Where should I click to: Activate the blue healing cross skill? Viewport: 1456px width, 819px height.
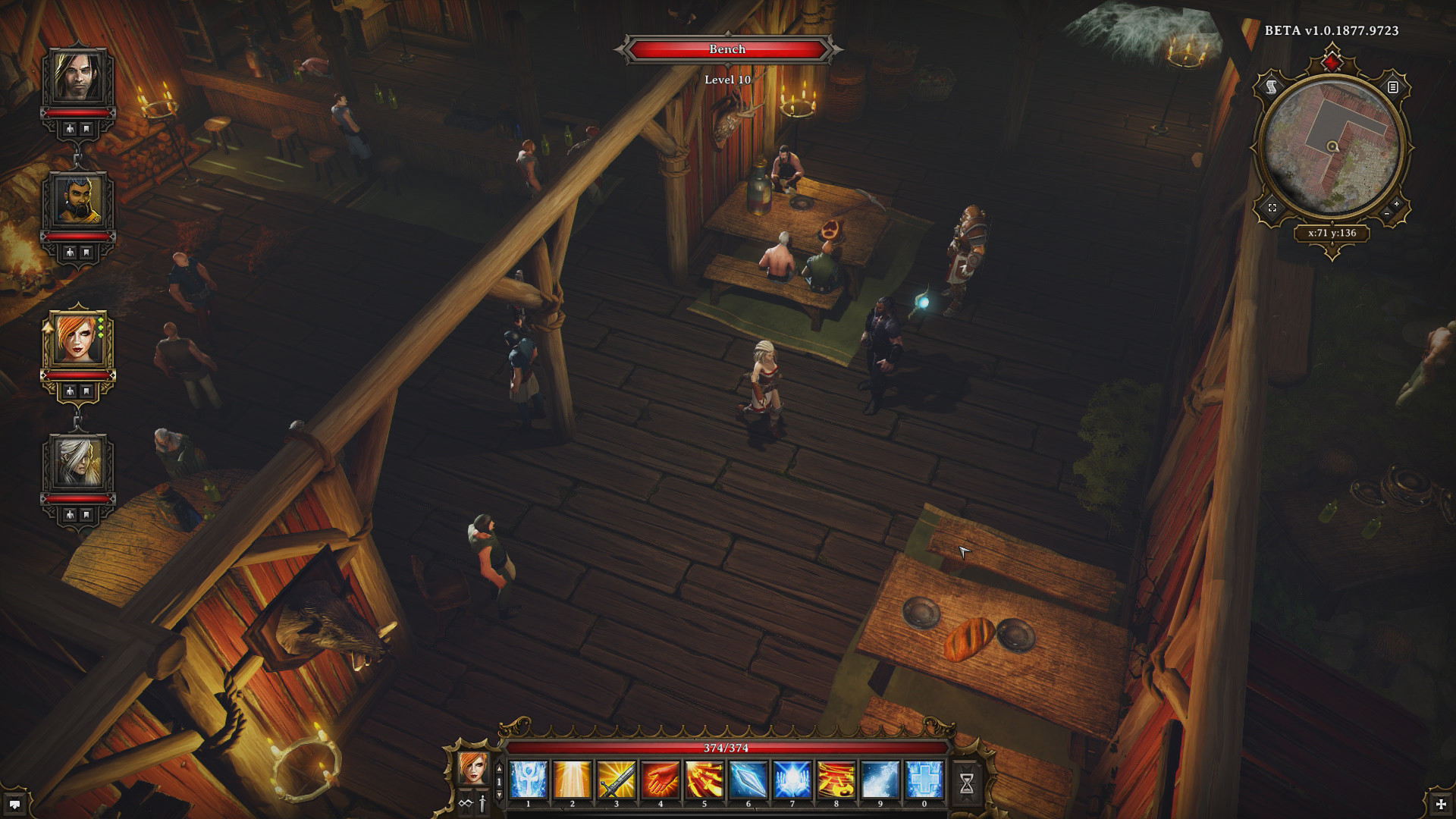pyautogui.click(x=924, y=780)
